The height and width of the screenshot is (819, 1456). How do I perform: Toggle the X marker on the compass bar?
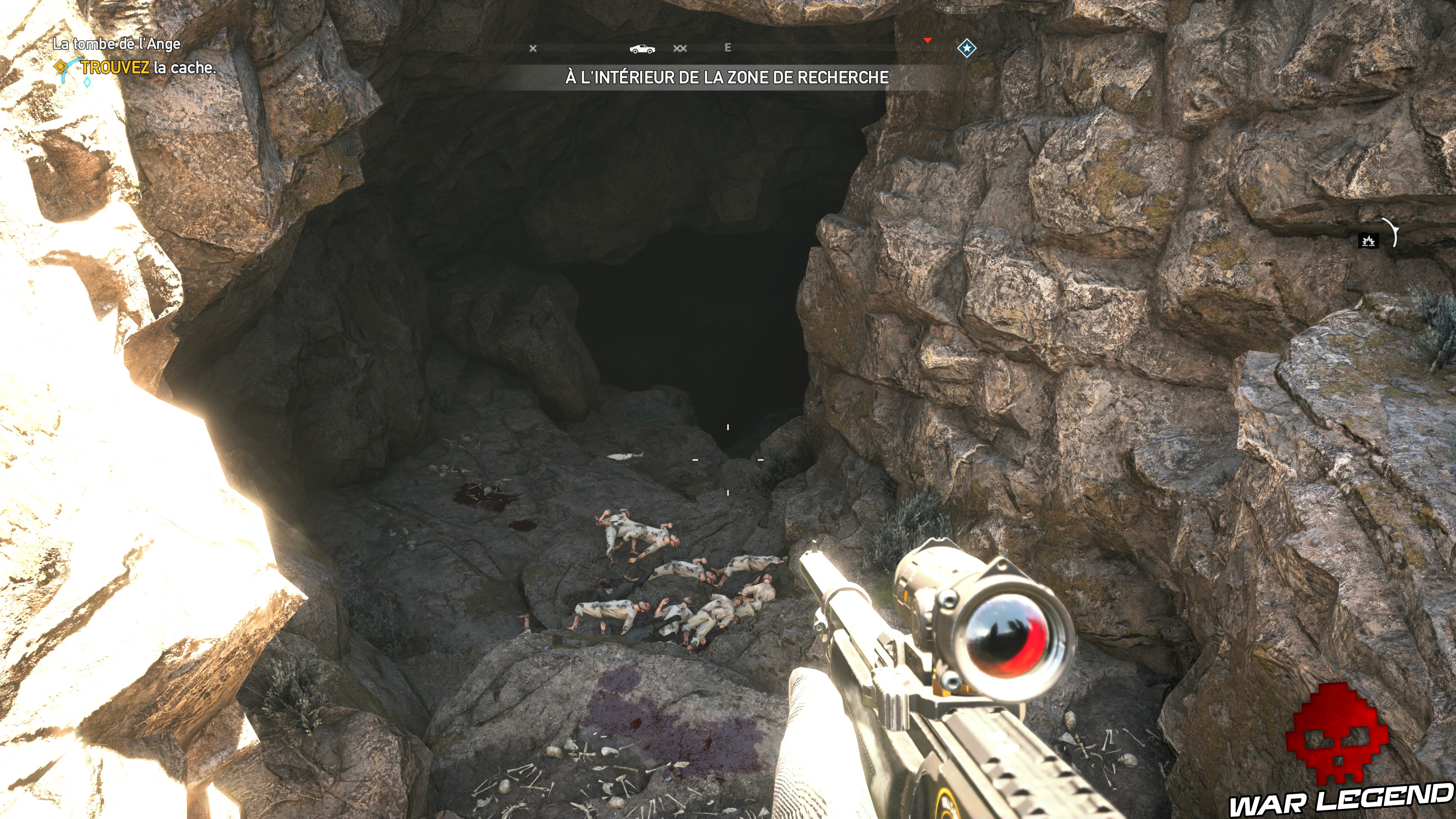pyautogui.click(x=533, y=49)
